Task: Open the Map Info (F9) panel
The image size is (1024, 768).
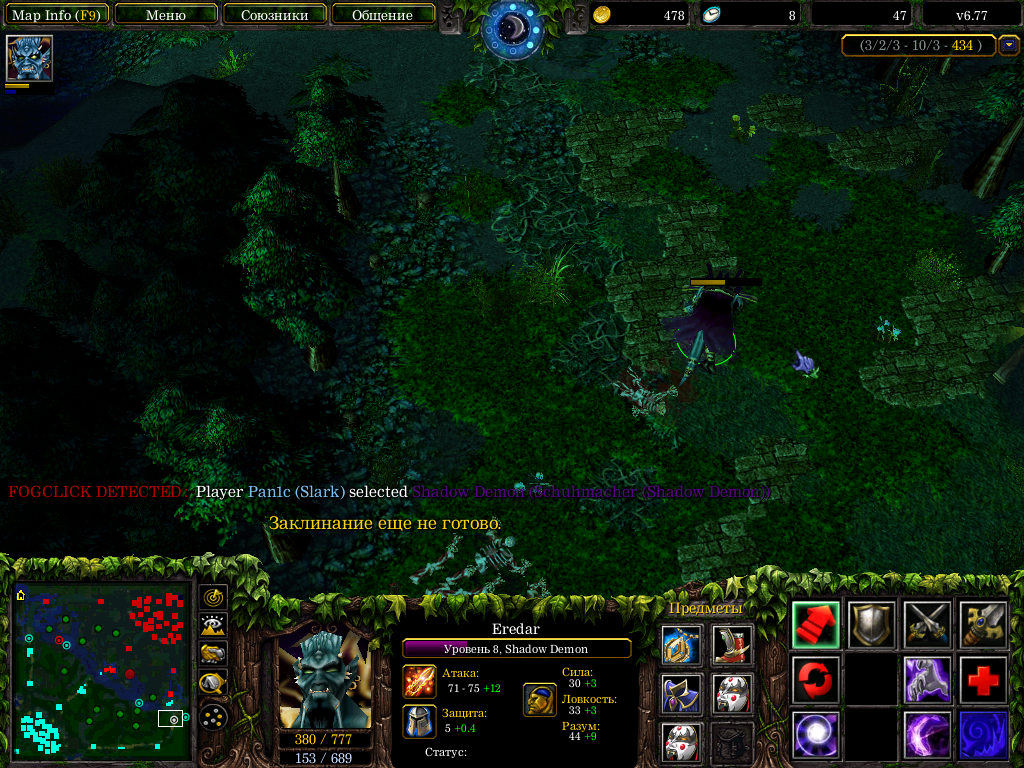Action: [x=55, y=15]
